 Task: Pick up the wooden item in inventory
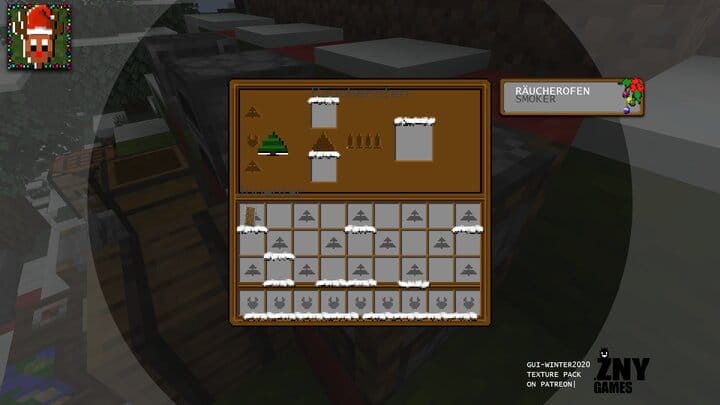click(251, 215)
